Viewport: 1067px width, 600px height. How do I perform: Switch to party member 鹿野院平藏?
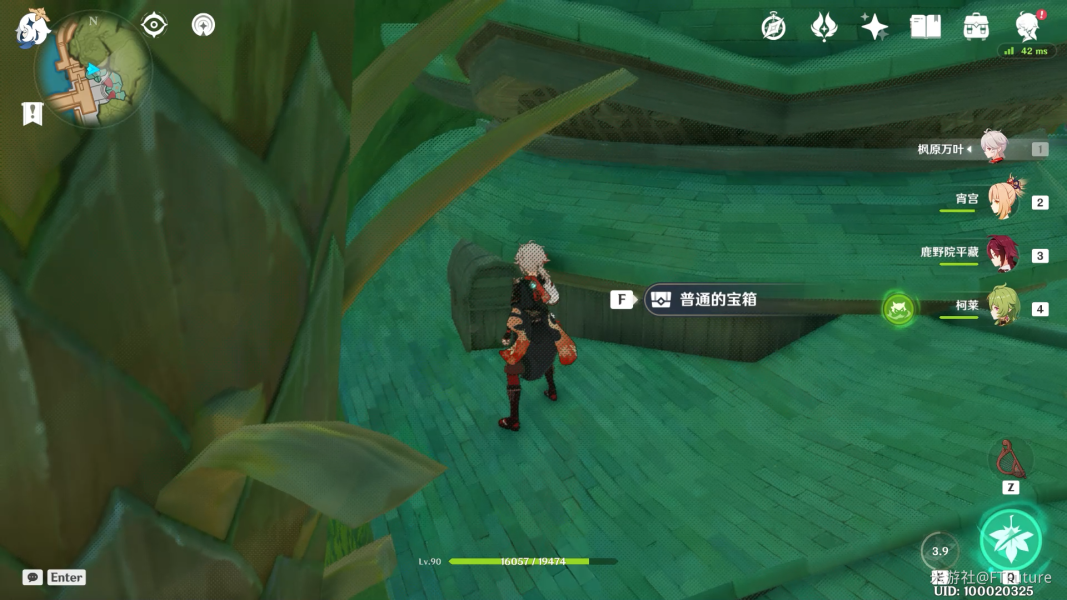1002,254
